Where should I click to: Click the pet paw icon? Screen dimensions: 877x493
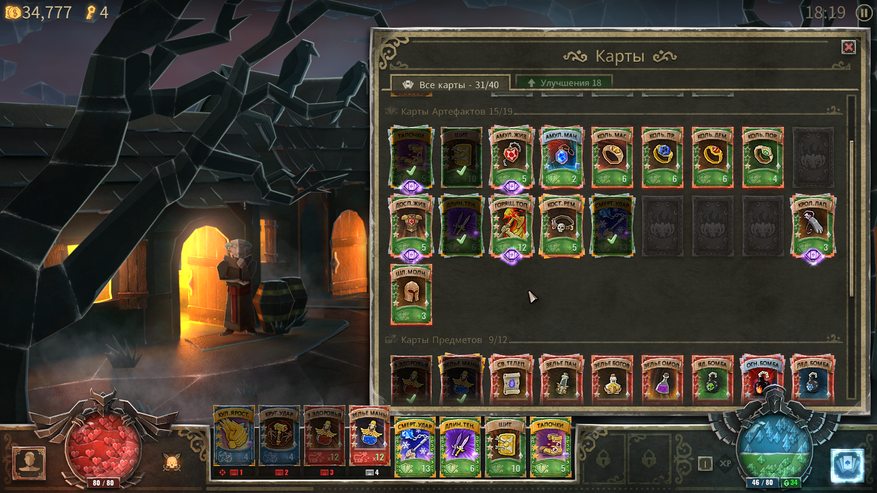point(171,462)
